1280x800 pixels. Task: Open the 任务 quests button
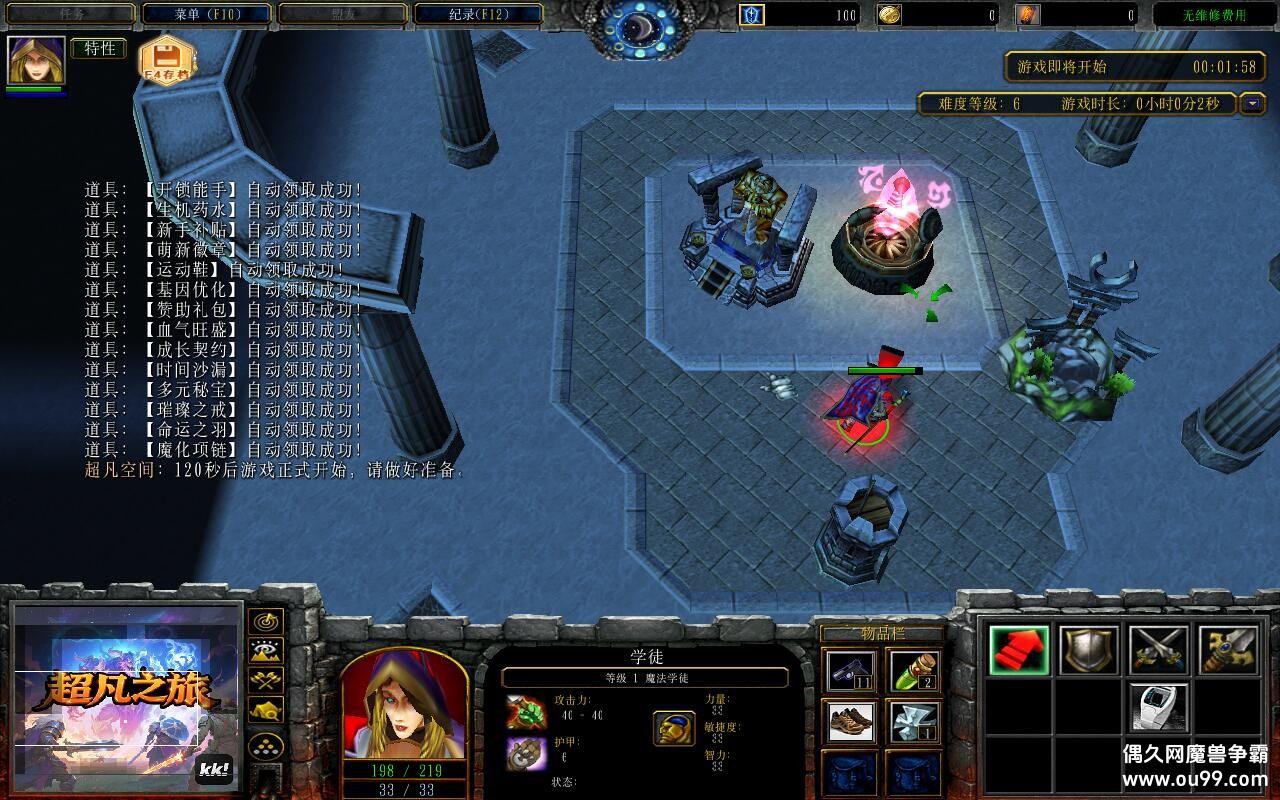[x=70, y=14]
